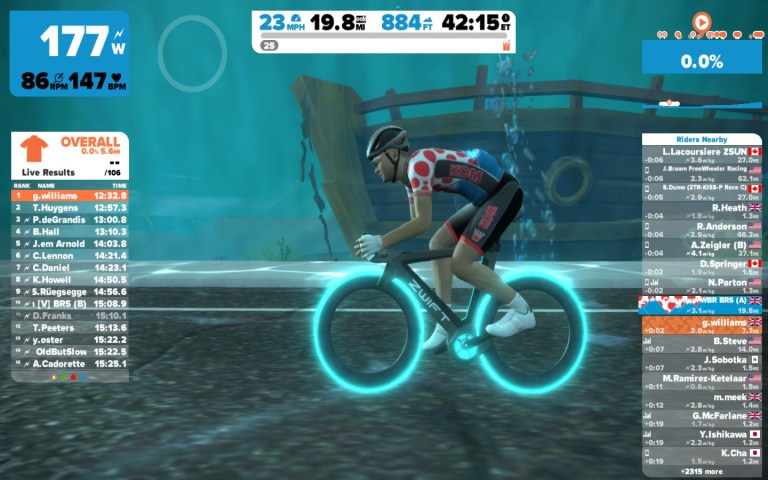Image resolution: width=768 pixels, height=480 pixels.
Task: Click the orange arrow icon above the gradient box
Action: tap(701, 20)
